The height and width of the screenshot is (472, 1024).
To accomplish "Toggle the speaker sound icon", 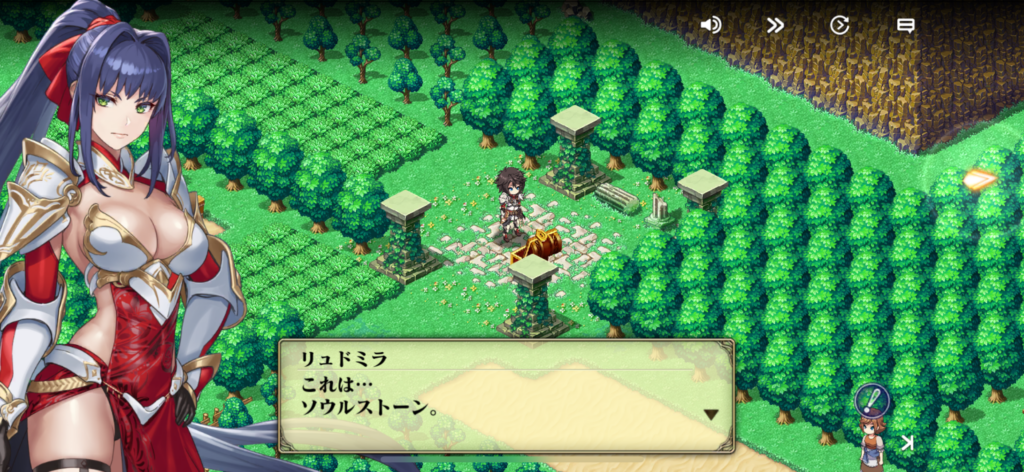I will [x=711, y=25].
